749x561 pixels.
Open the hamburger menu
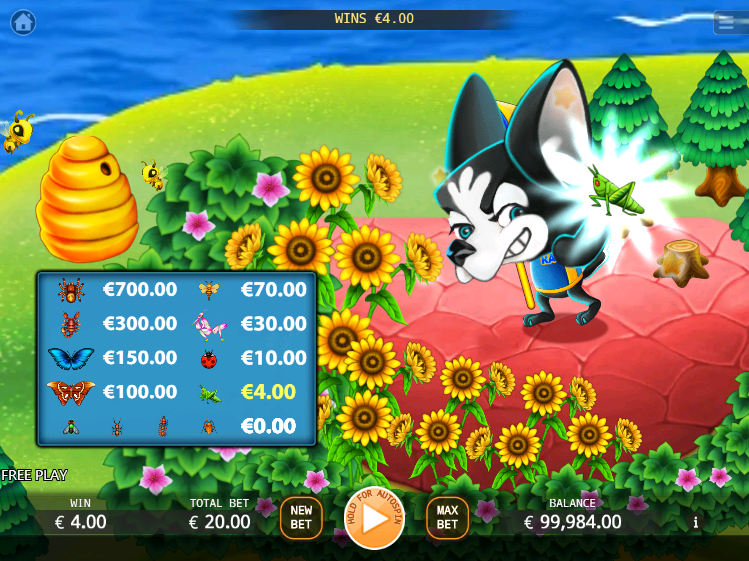tap(729, 22)
